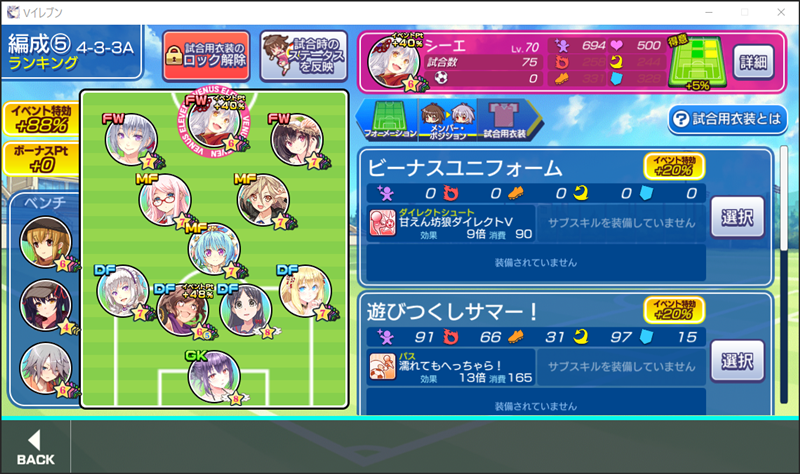Pick the center MF with blue hair

tap(213, 248)
